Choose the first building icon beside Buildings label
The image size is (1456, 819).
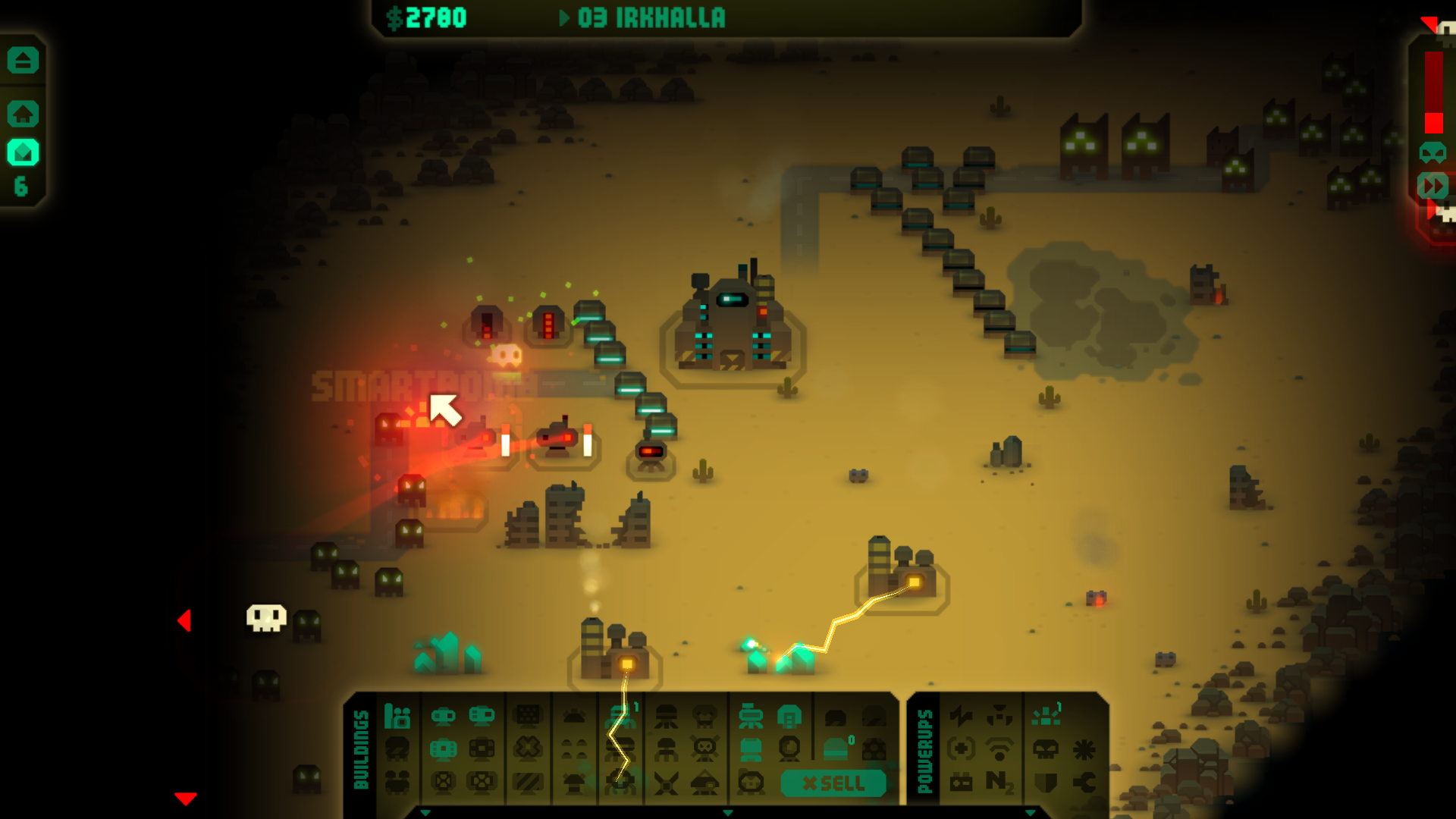[x=397, y=716]
